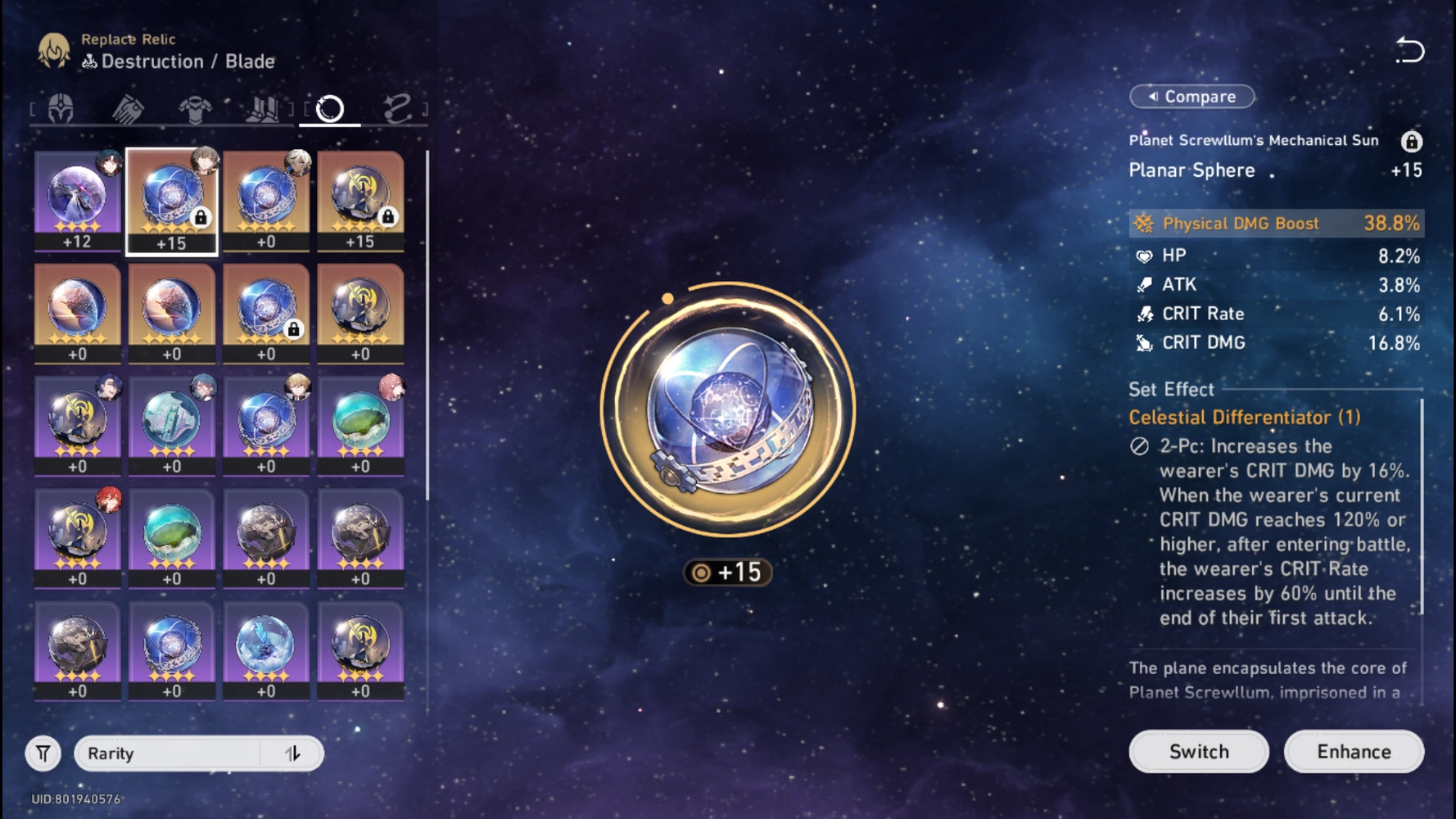Image resolution: width=1456 pixels, height=819 pixels.
Task: Select the Hands relic slot icon
Action: point(129,106)
